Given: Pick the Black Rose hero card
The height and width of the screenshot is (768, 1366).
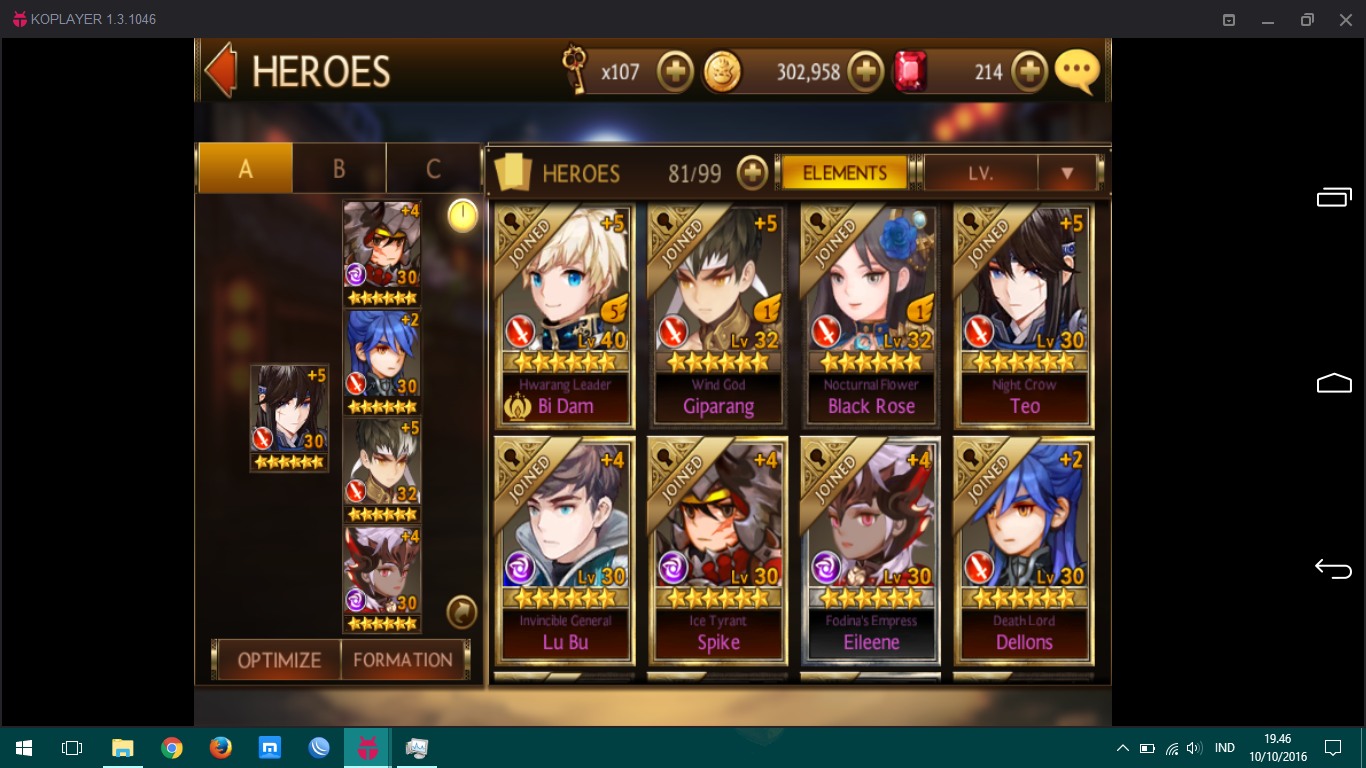Looking at the screenshot, I should tap(871, 316).
